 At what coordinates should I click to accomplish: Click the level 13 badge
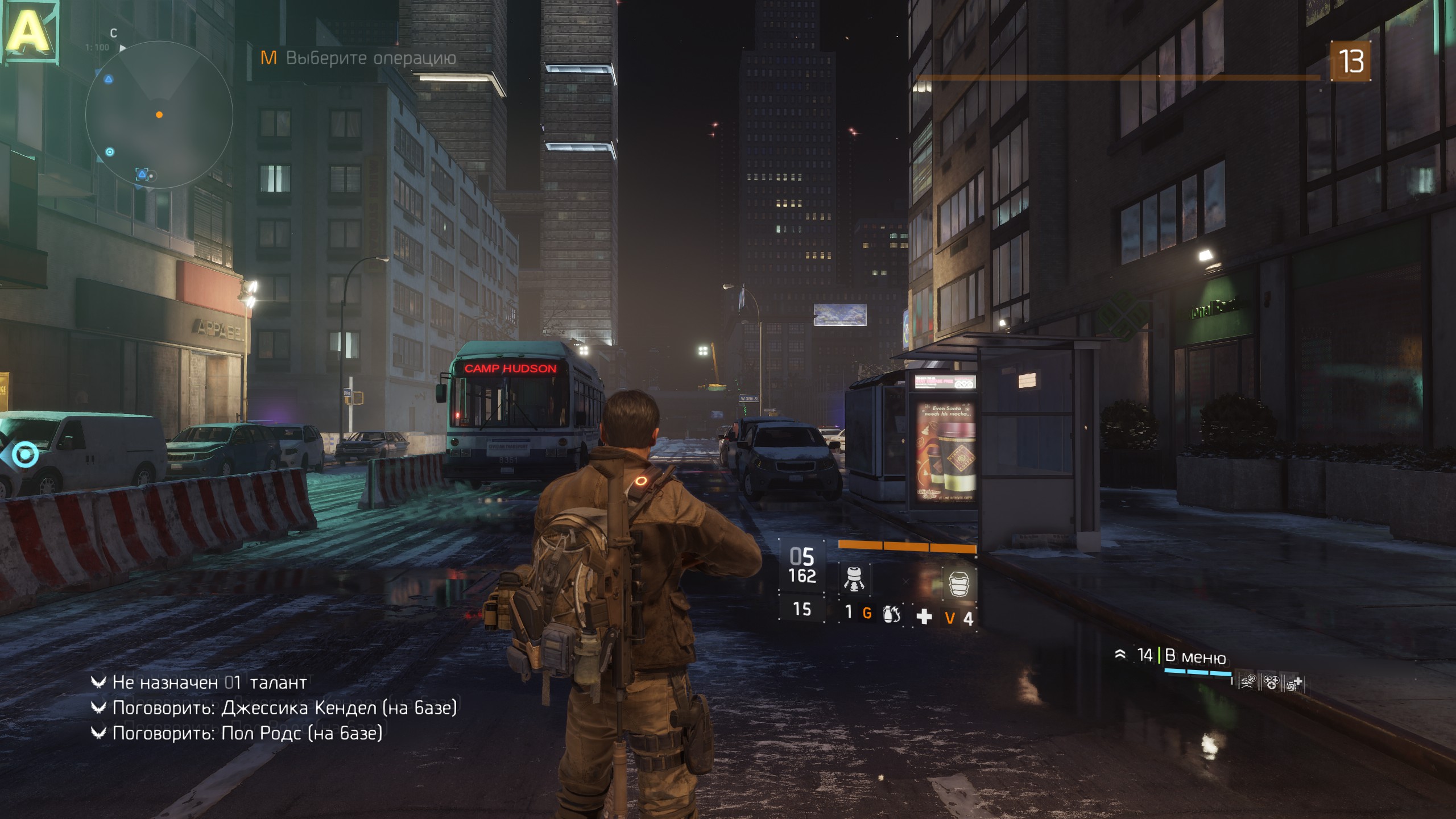tap(1350, 61)
